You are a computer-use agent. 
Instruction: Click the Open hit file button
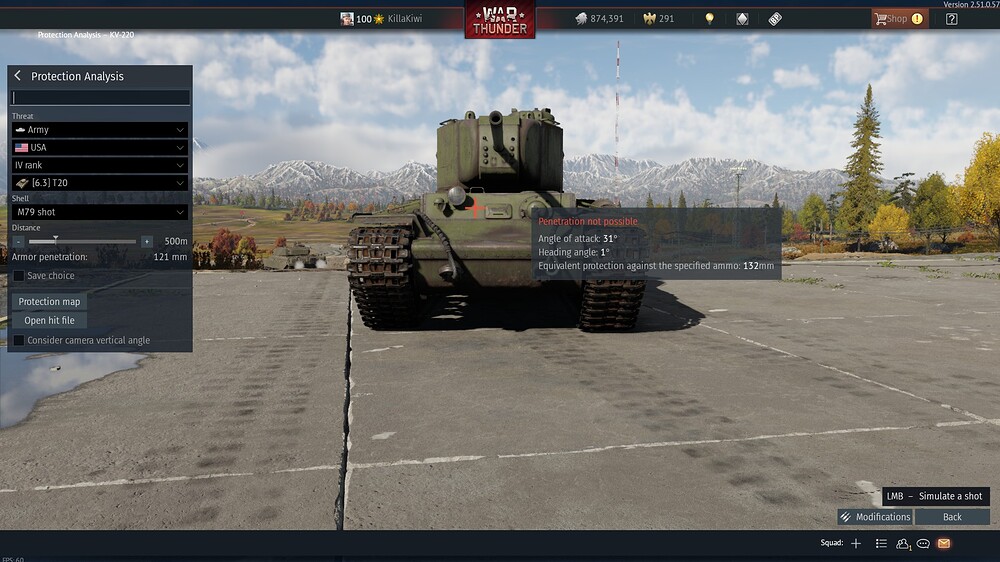click(x=49, y=321)
